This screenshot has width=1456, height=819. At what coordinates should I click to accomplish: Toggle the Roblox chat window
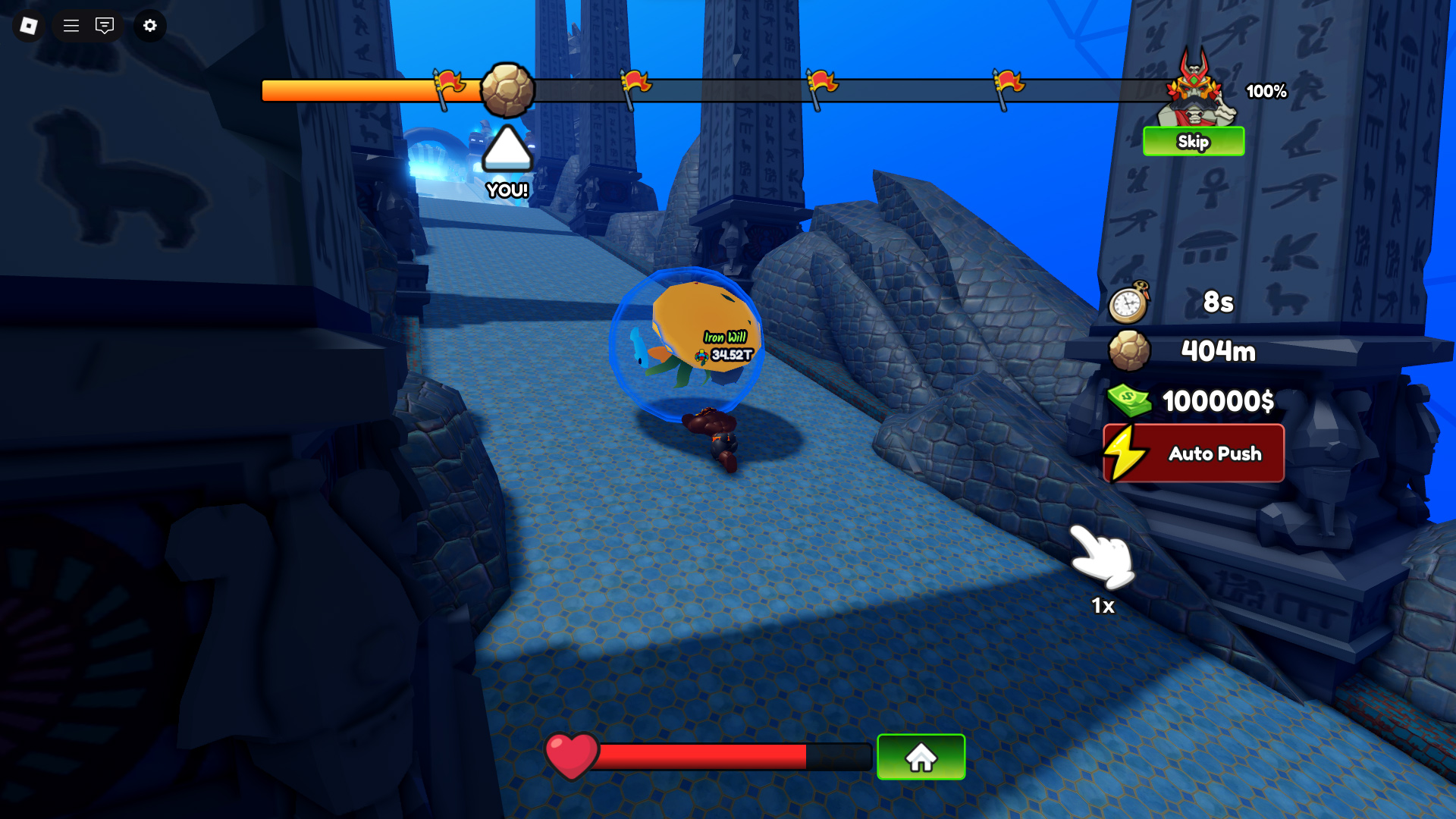click(x=105, y=26)
